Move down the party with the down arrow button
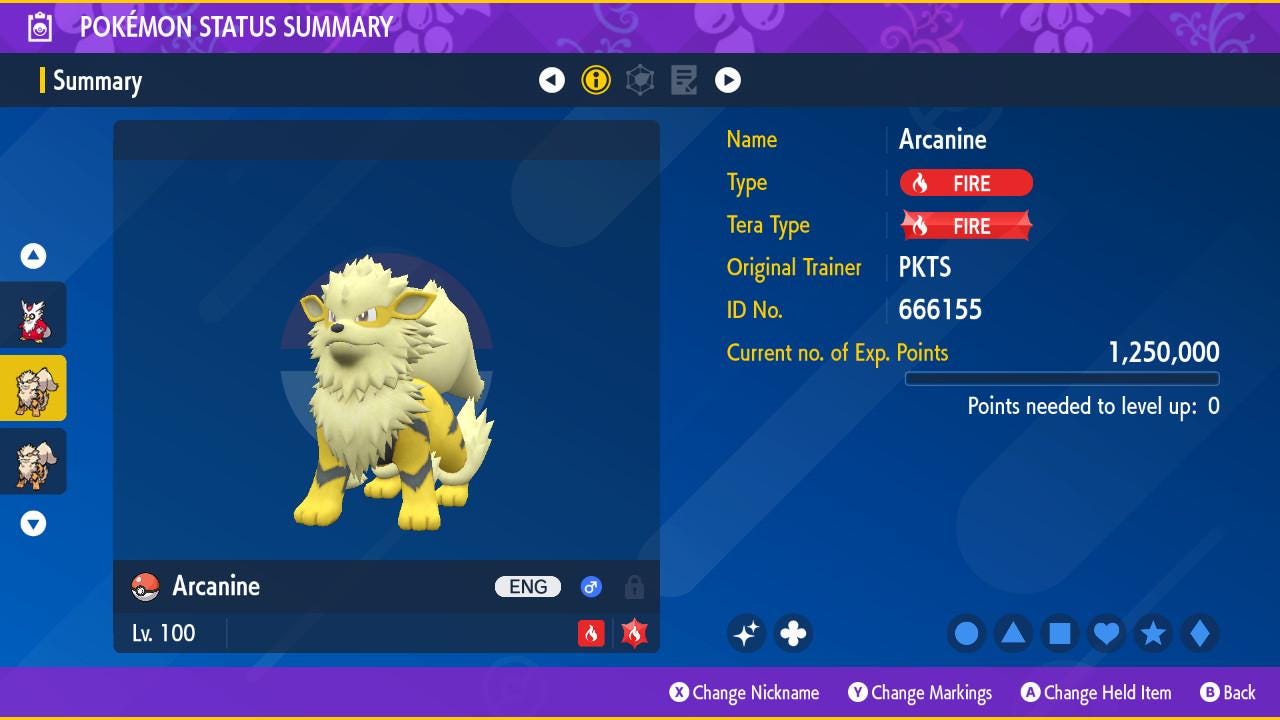The height and width of the screenshot is (720, 1280). pos(33,523)
